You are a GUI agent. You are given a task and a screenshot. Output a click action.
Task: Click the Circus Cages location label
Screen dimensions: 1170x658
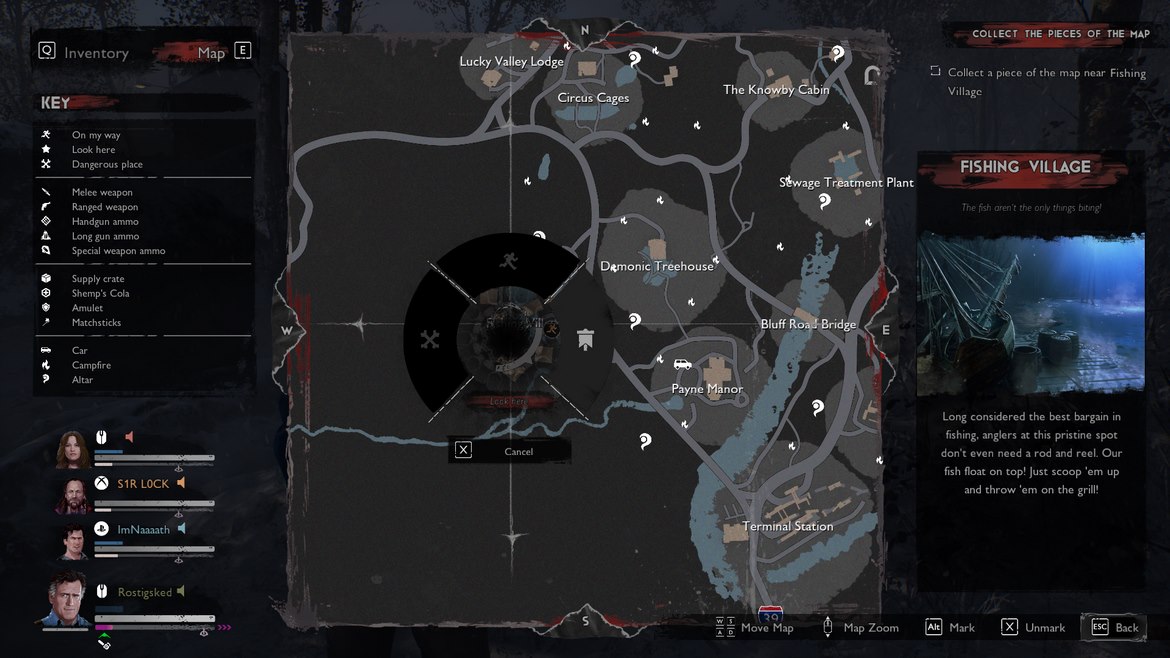pos(593,98)
